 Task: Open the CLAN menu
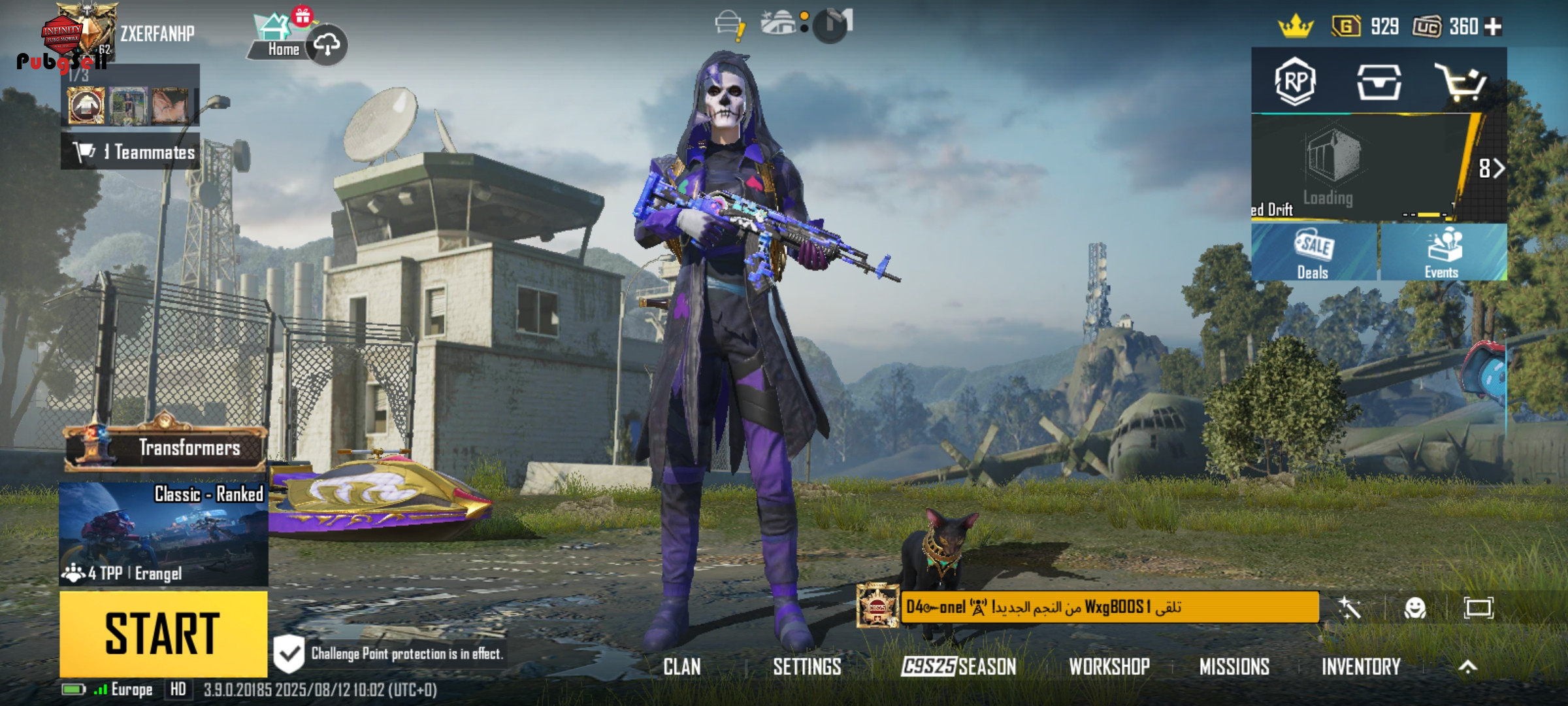click(x=682, y=667)
